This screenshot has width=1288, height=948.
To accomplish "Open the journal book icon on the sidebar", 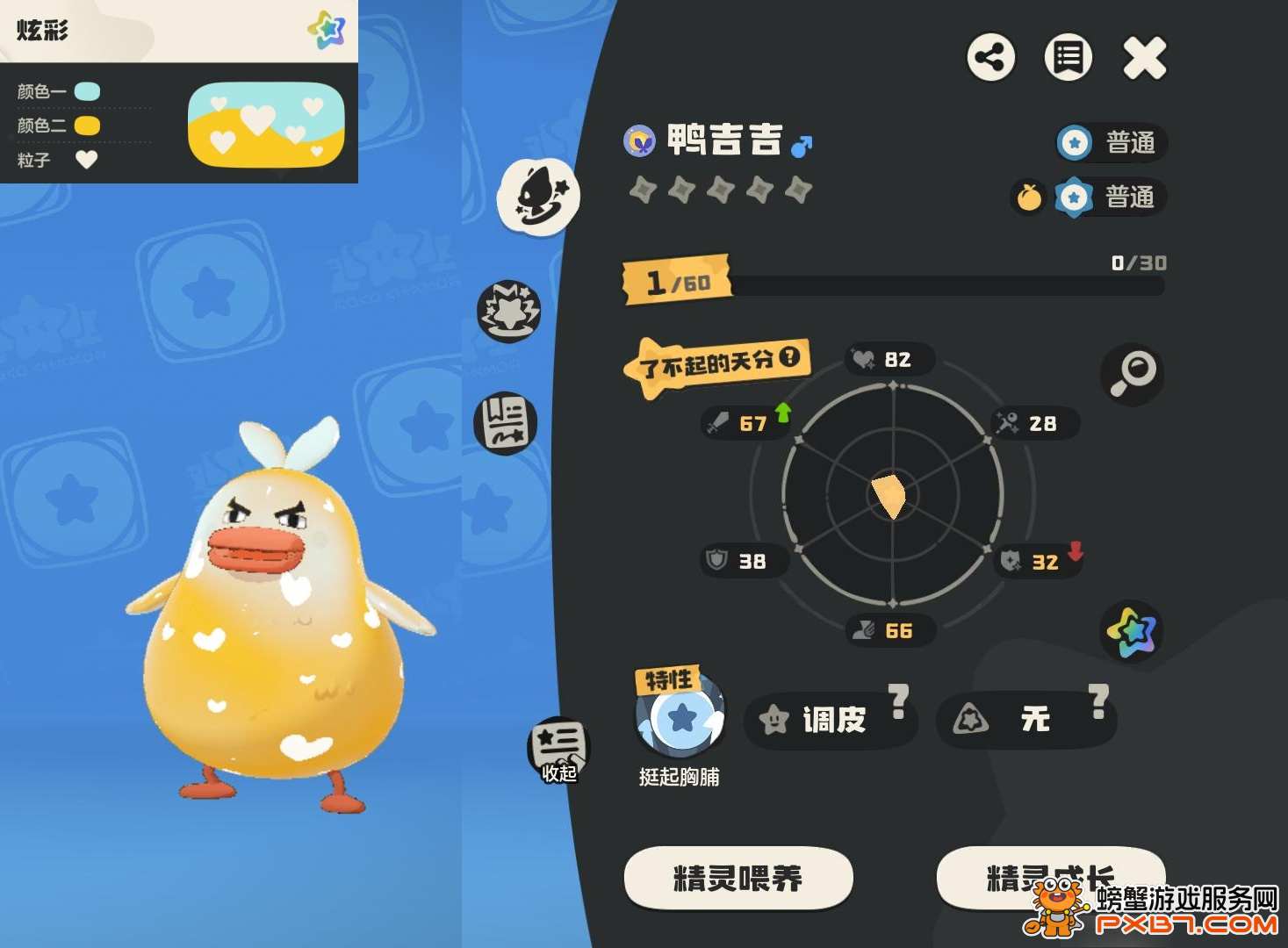I will coord(507,423).
